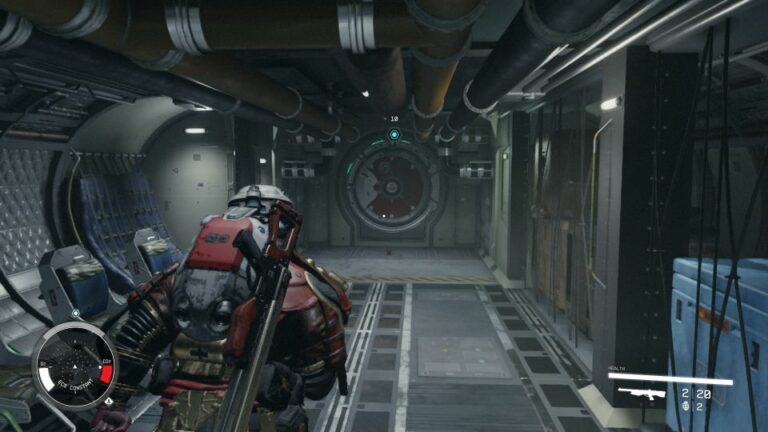The width and height of the screenshot is (768, 432).
Task: Select the objective marker above the door
Action: [x=394, y=134]
